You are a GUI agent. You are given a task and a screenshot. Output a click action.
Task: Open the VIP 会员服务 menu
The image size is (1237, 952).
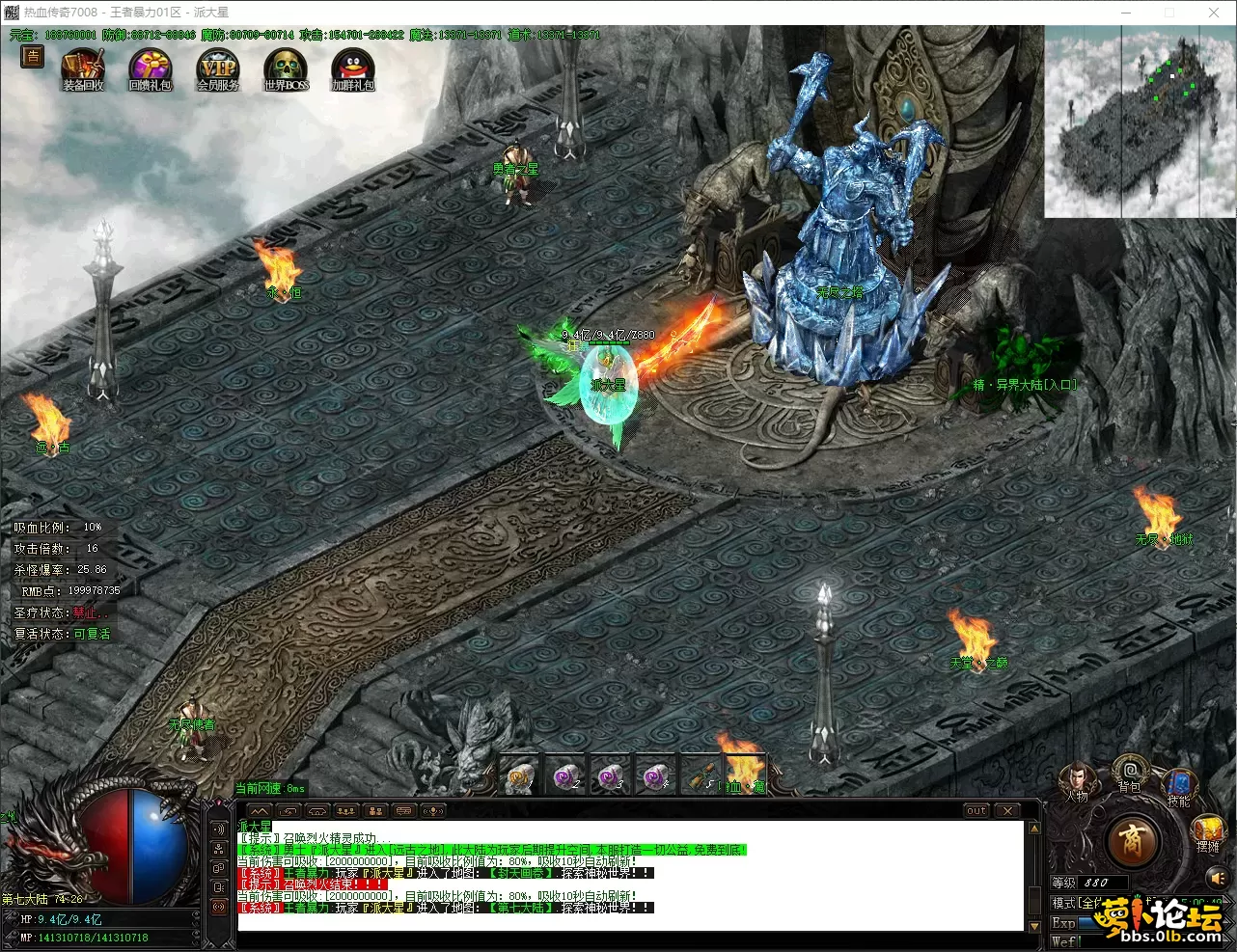[x=218, y=69]
